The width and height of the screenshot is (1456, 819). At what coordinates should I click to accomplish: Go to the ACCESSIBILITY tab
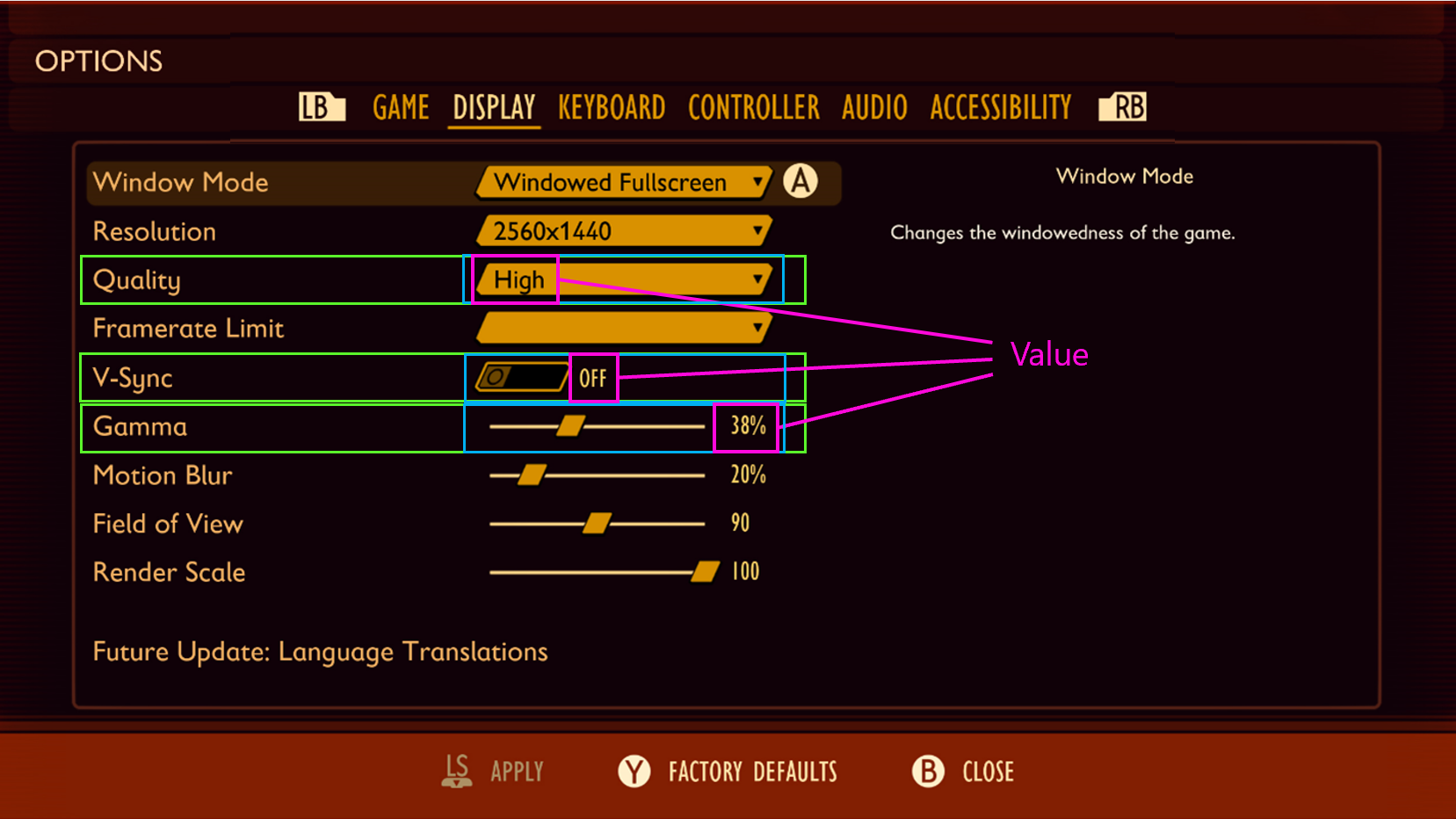click(1000, 106)
